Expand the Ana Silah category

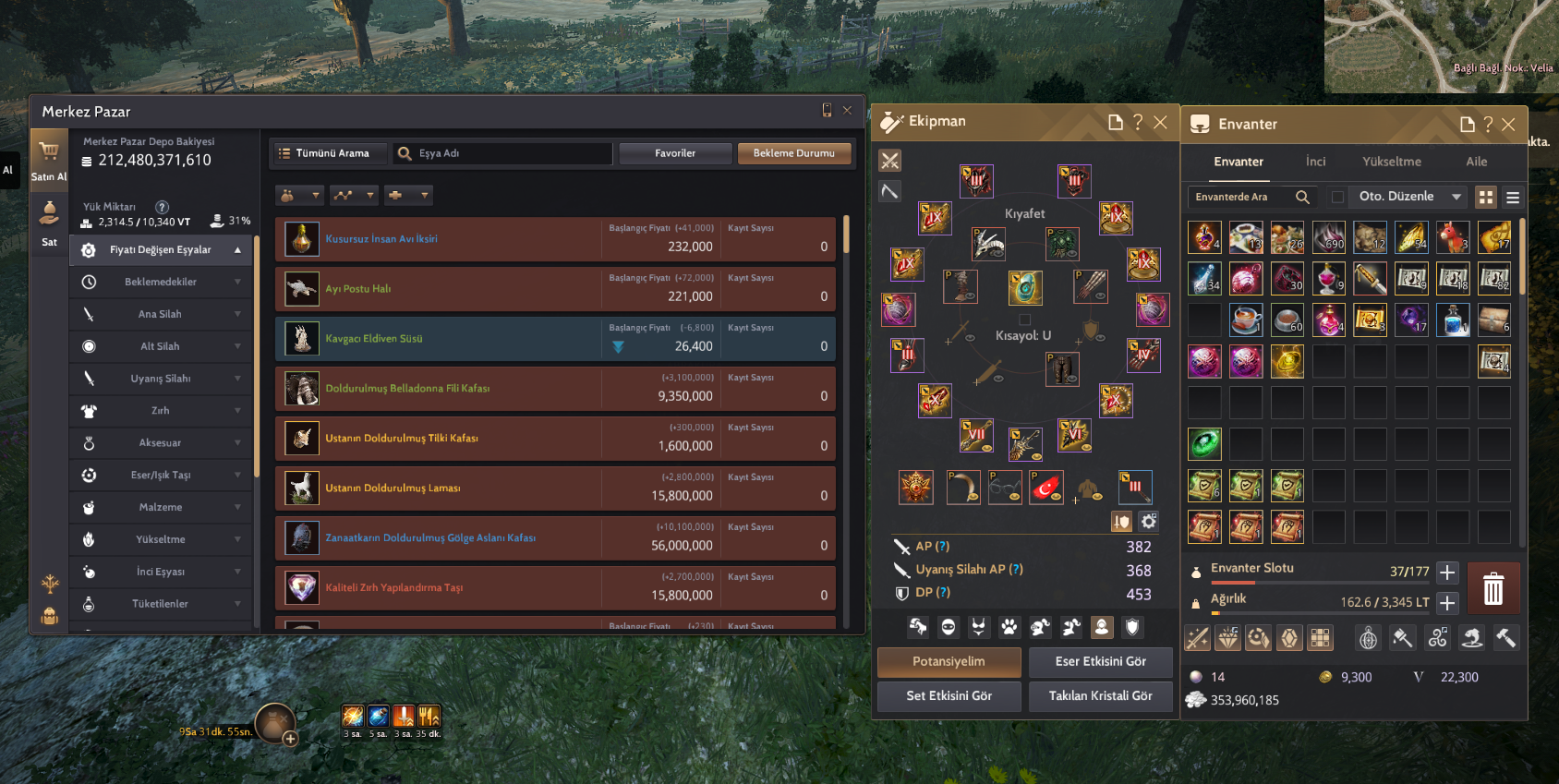[x=161, y=314]
